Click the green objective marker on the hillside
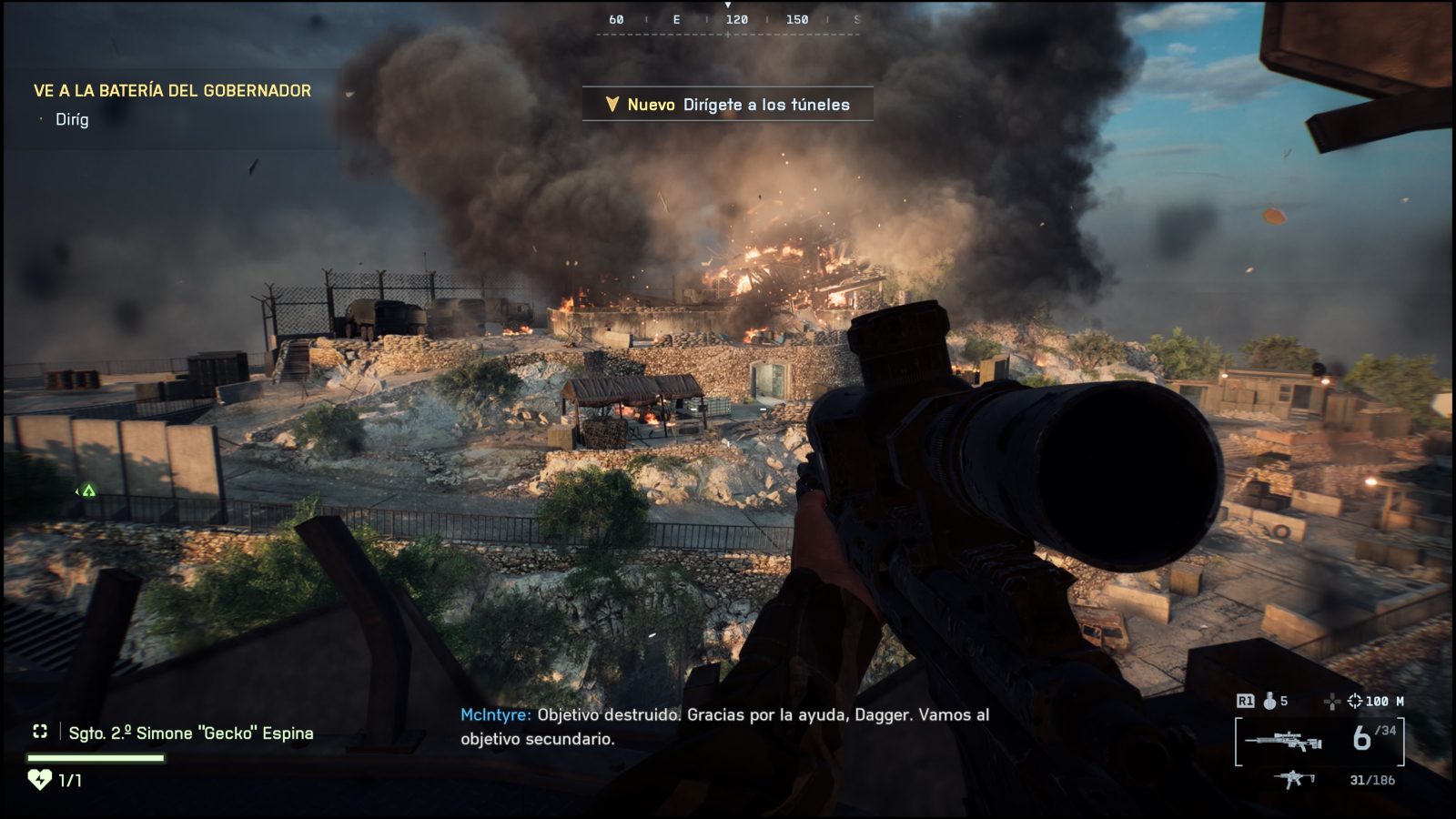Image resolution: width=1456 pixels, height=819 pixels. (x=87, y=490)
